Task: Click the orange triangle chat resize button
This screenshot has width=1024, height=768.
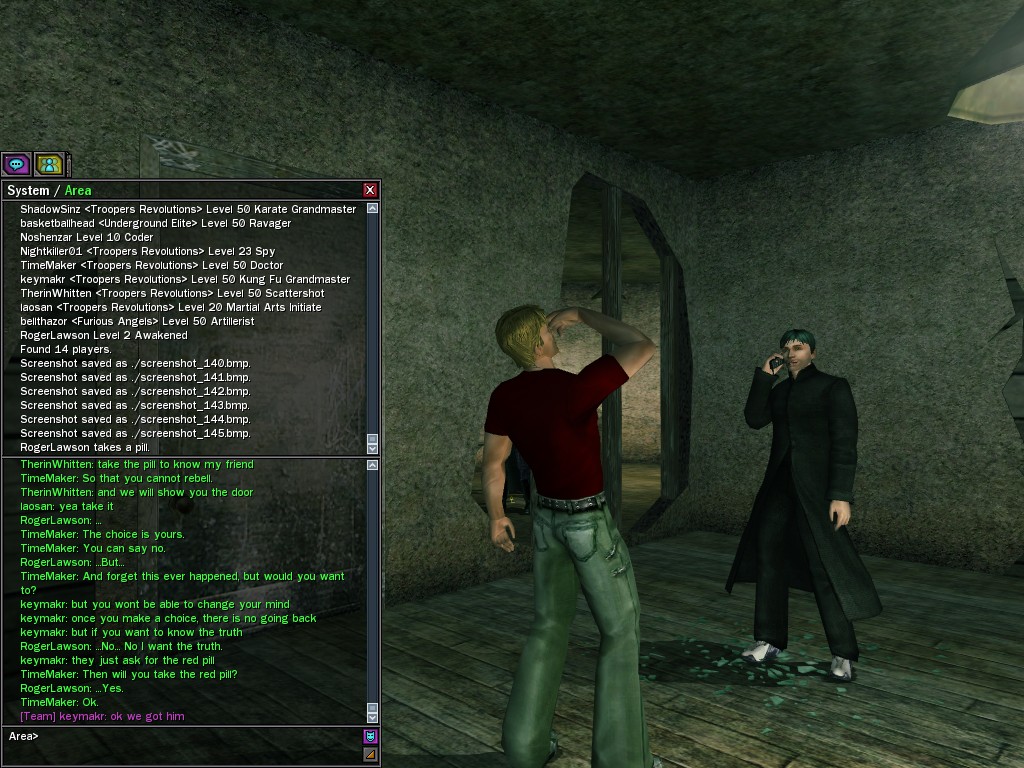Action: pyautogui.click(x=370, y=754)
